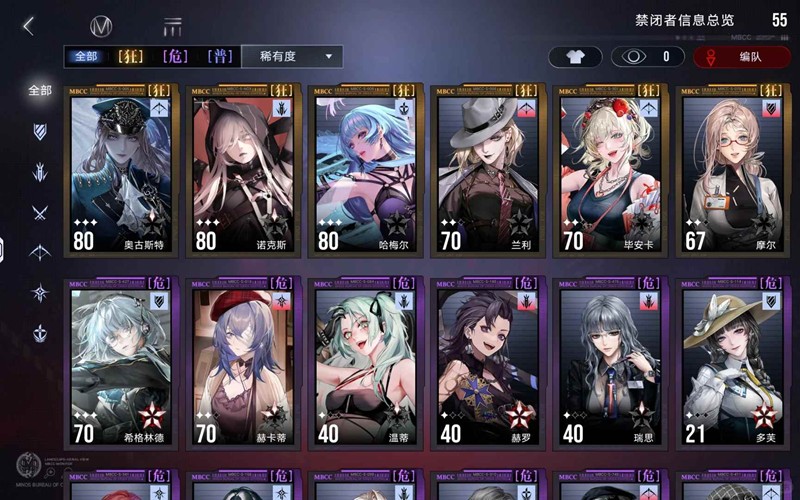Filter by the 危 rank tab
The height and width of the screenshot is (500, 800).
click(176, 57)
